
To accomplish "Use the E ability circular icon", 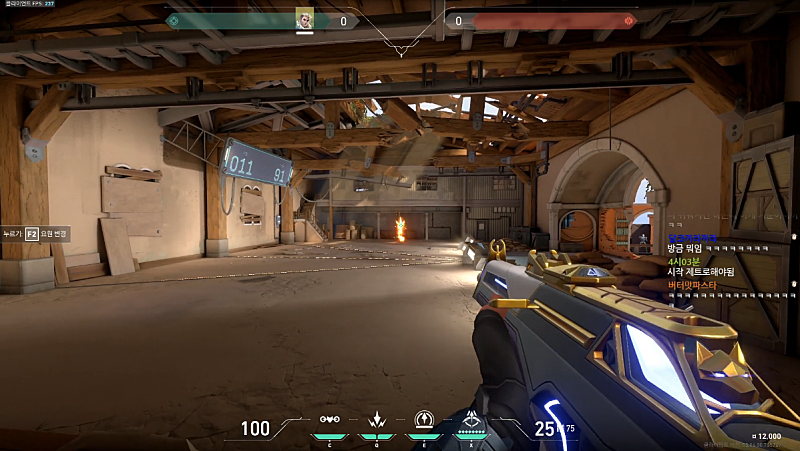I will coord(424,420).
